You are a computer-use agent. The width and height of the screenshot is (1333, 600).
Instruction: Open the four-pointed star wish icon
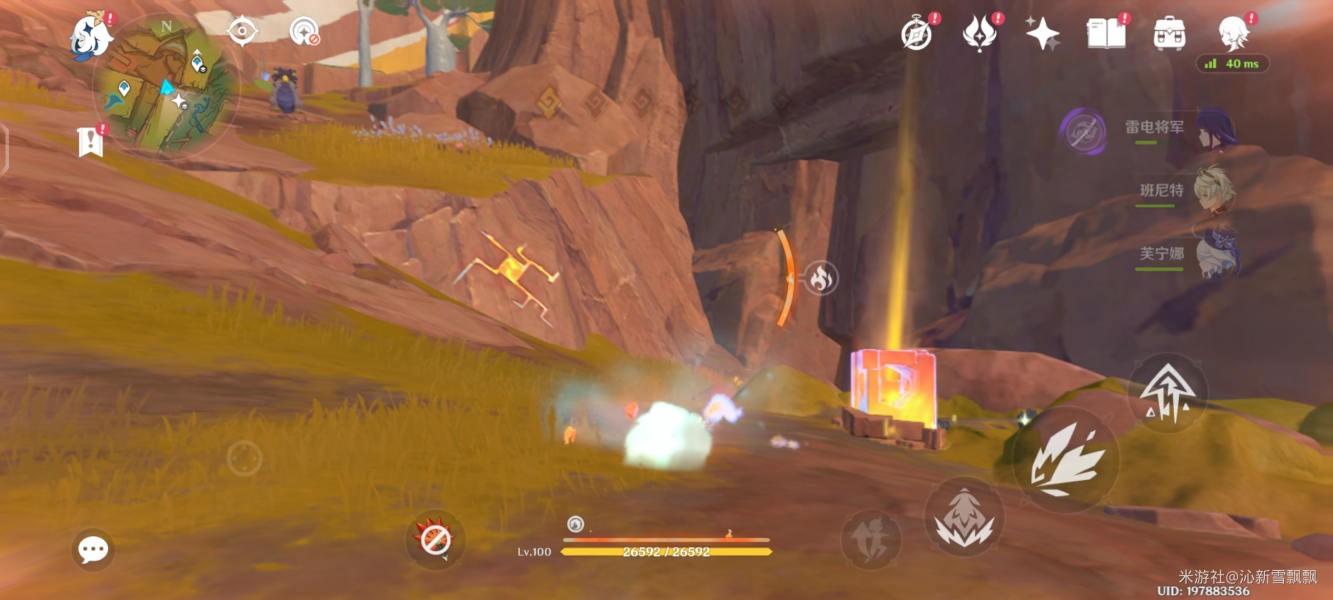(x=1042, y=33)
